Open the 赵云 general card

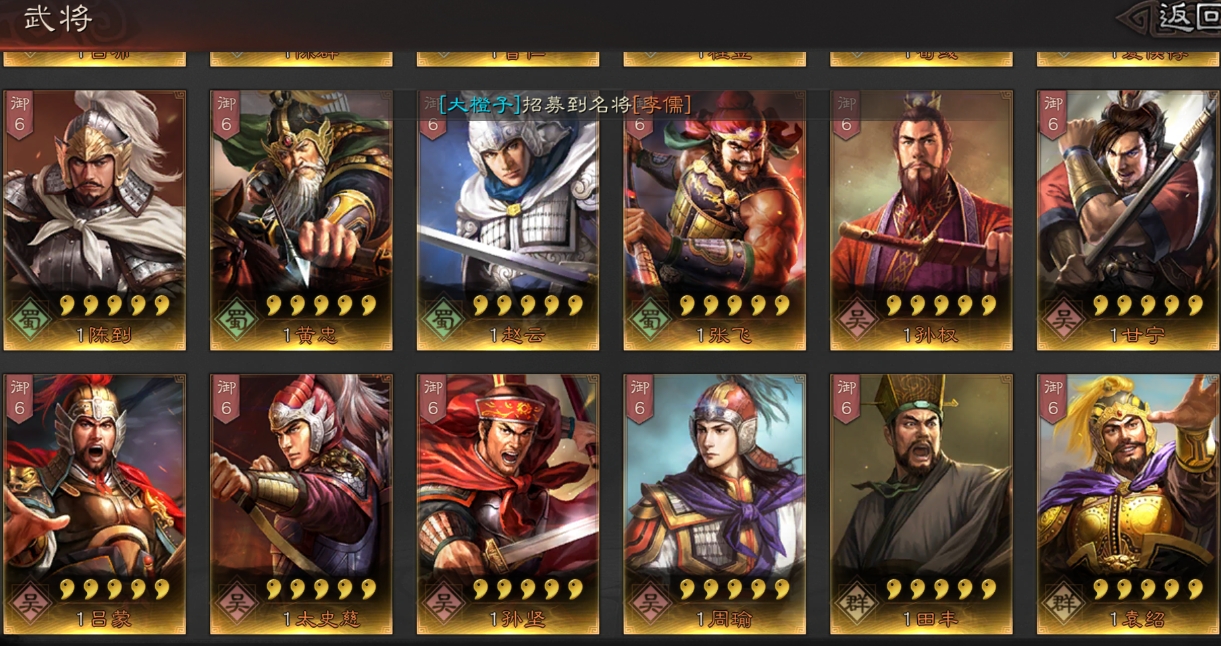coord(508,220)
